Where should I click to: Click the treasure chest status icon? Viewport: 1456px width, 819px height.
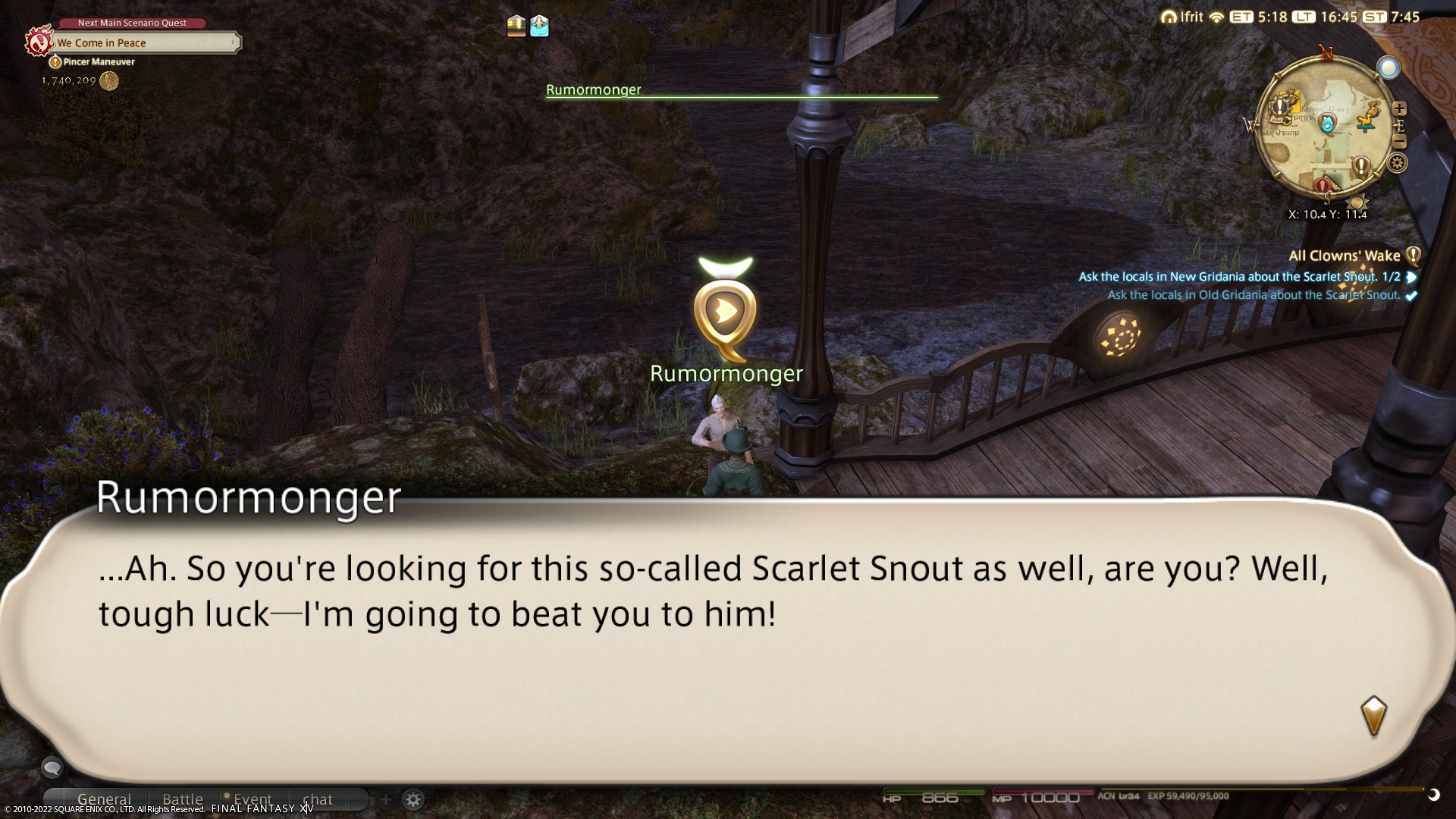pyautogui.click(x=516, y=26)
